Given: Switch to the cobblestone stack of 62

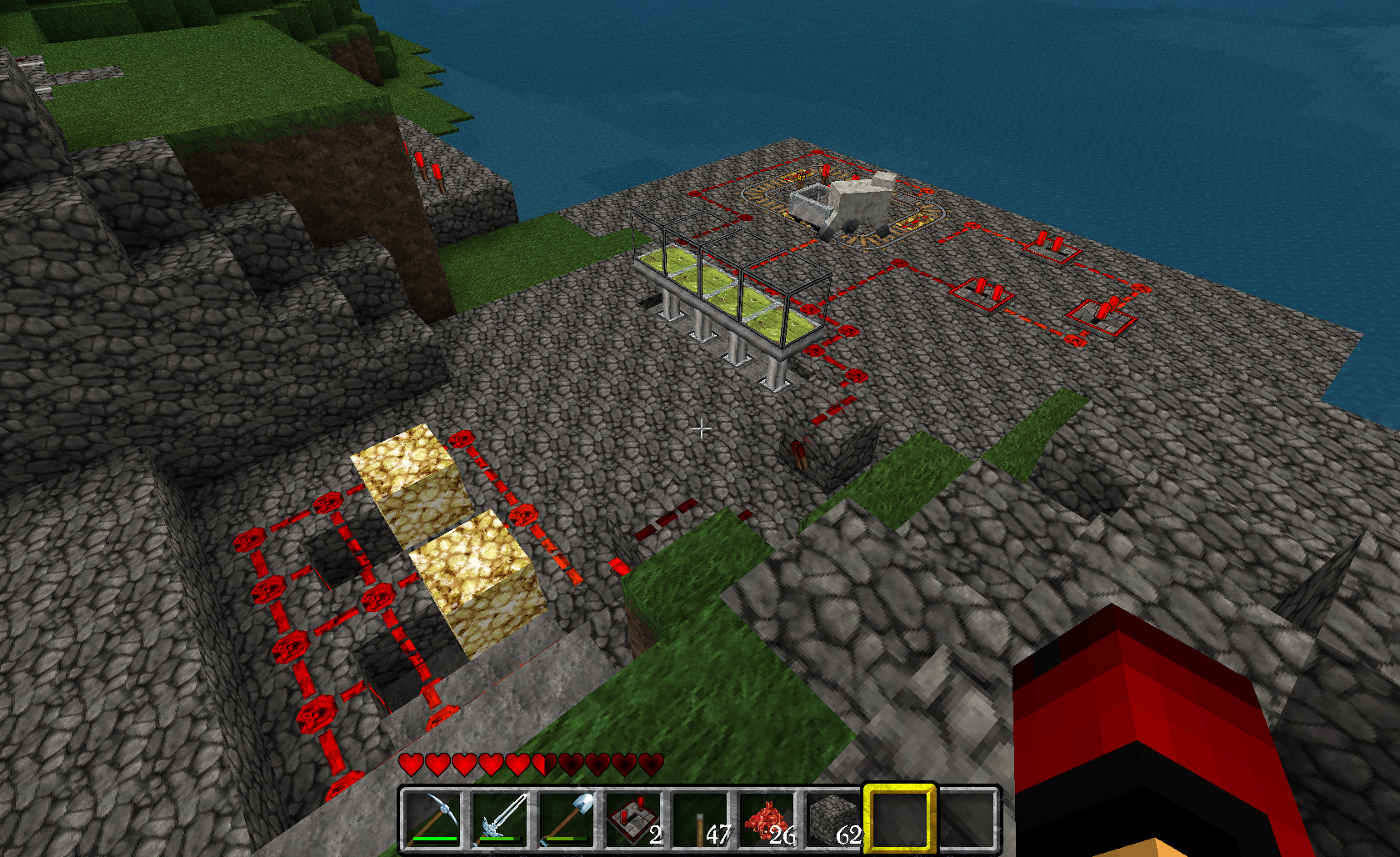Looking at the screenshot, I should (833, 819).
